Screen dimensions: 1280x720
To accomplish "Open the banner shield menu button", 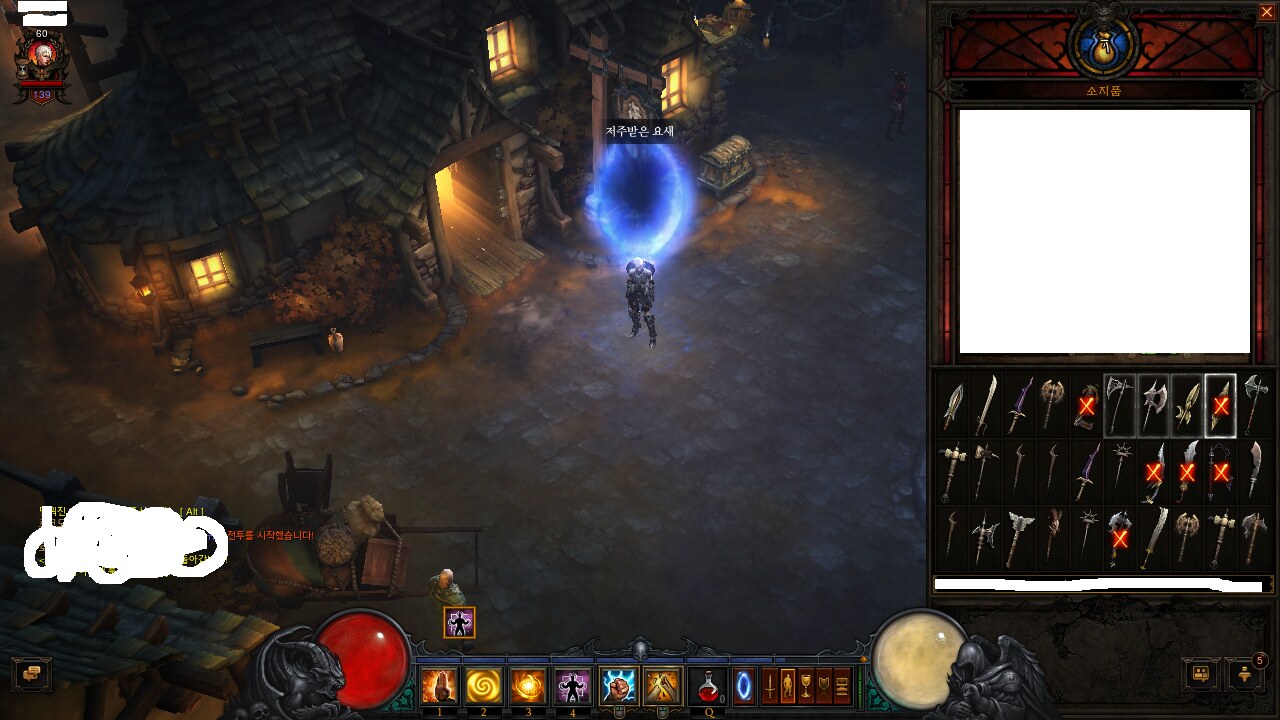I will [x=824, y=686].
